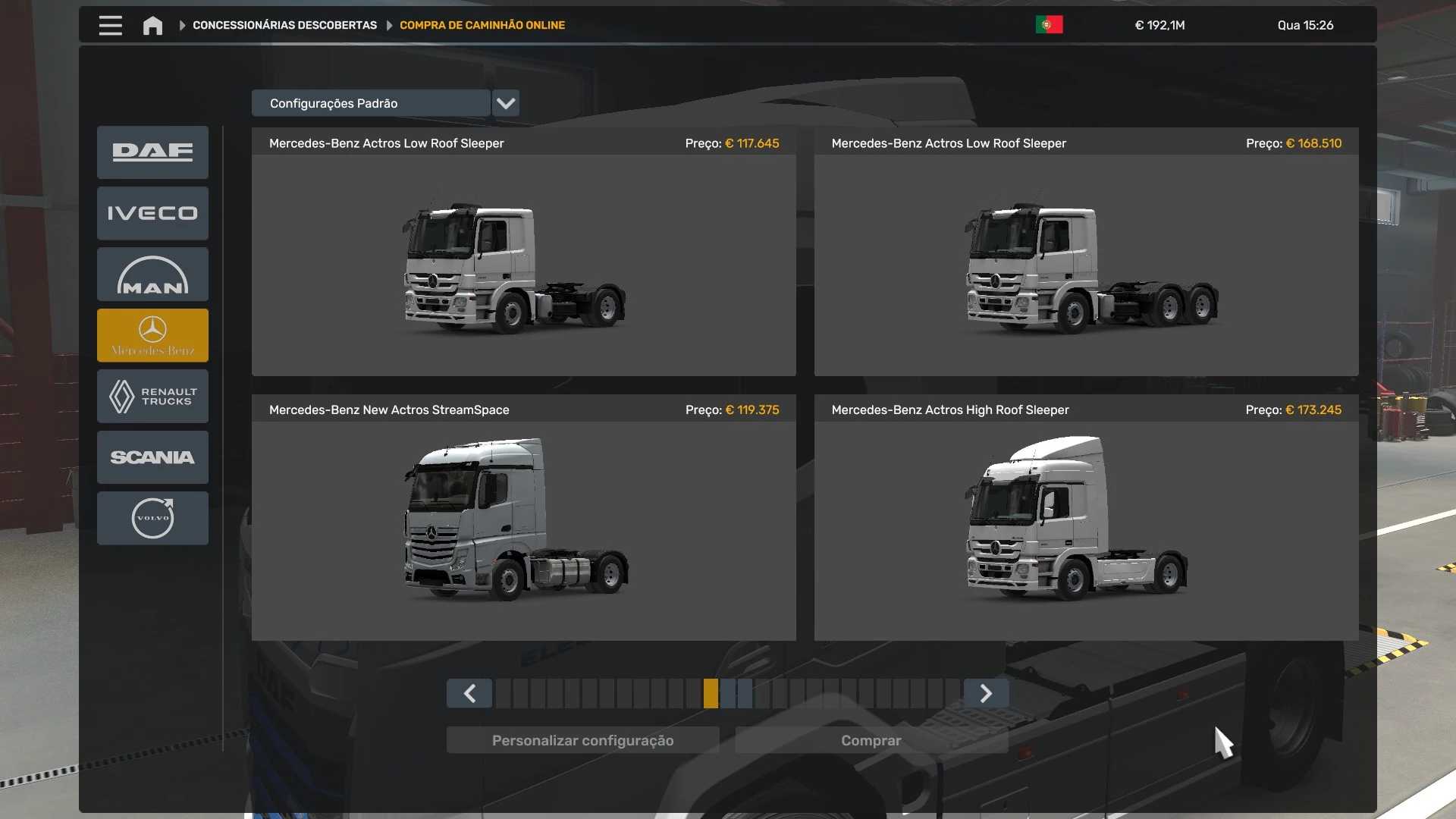Select the €117.645 Actros Low Roof Sleeper
This screenshot has height=819, width=1456.
(523, 265)
